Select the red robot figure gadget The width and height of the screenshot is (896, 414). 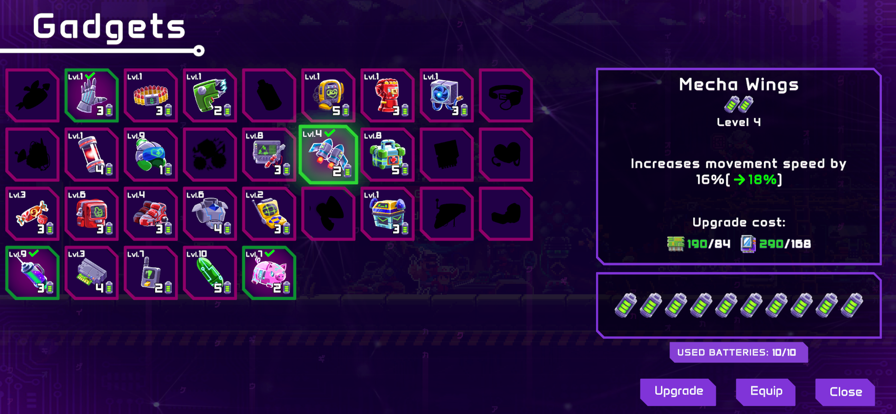(387, 96)
